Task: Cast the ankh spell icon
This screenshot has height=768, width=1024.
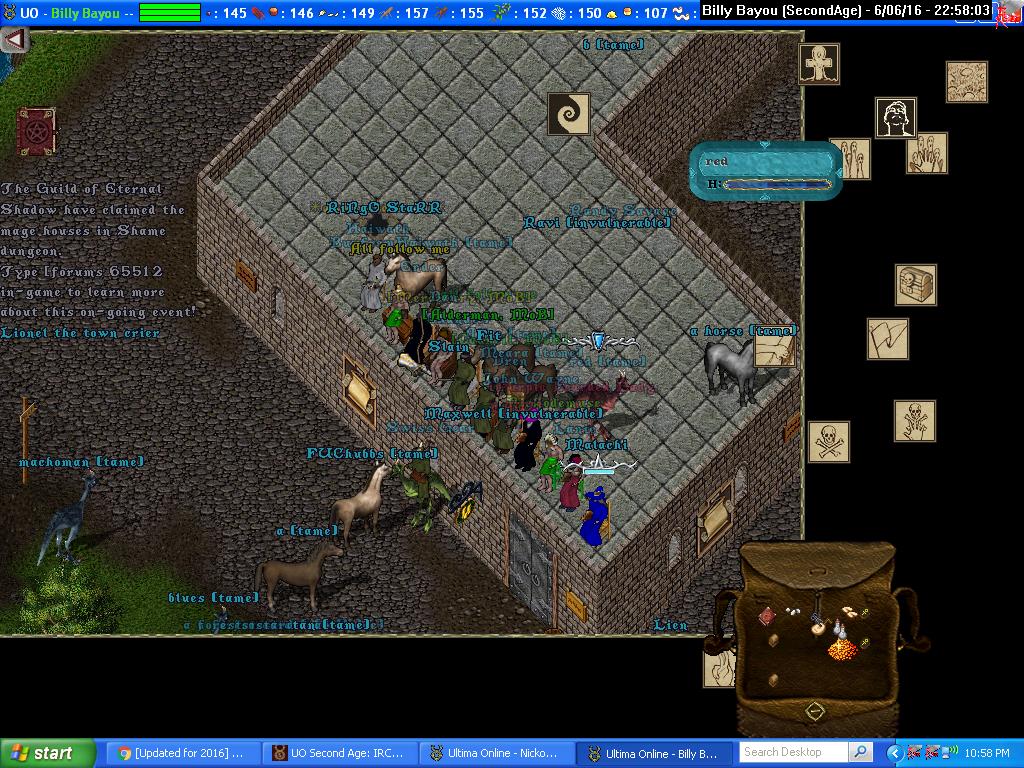Action: click(819, 64)
